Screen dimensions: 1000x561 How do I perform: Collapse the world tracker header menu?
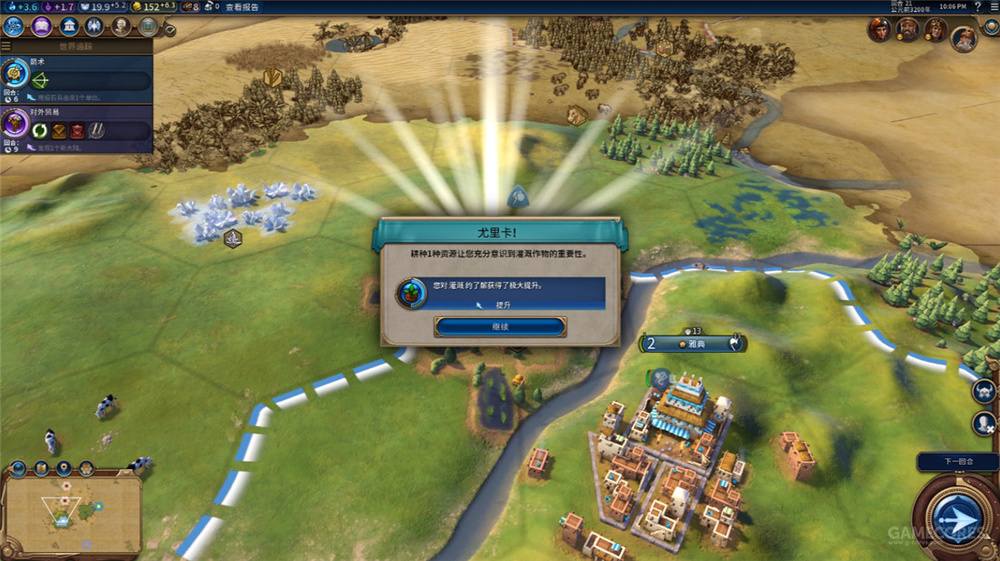coord(7,45)
